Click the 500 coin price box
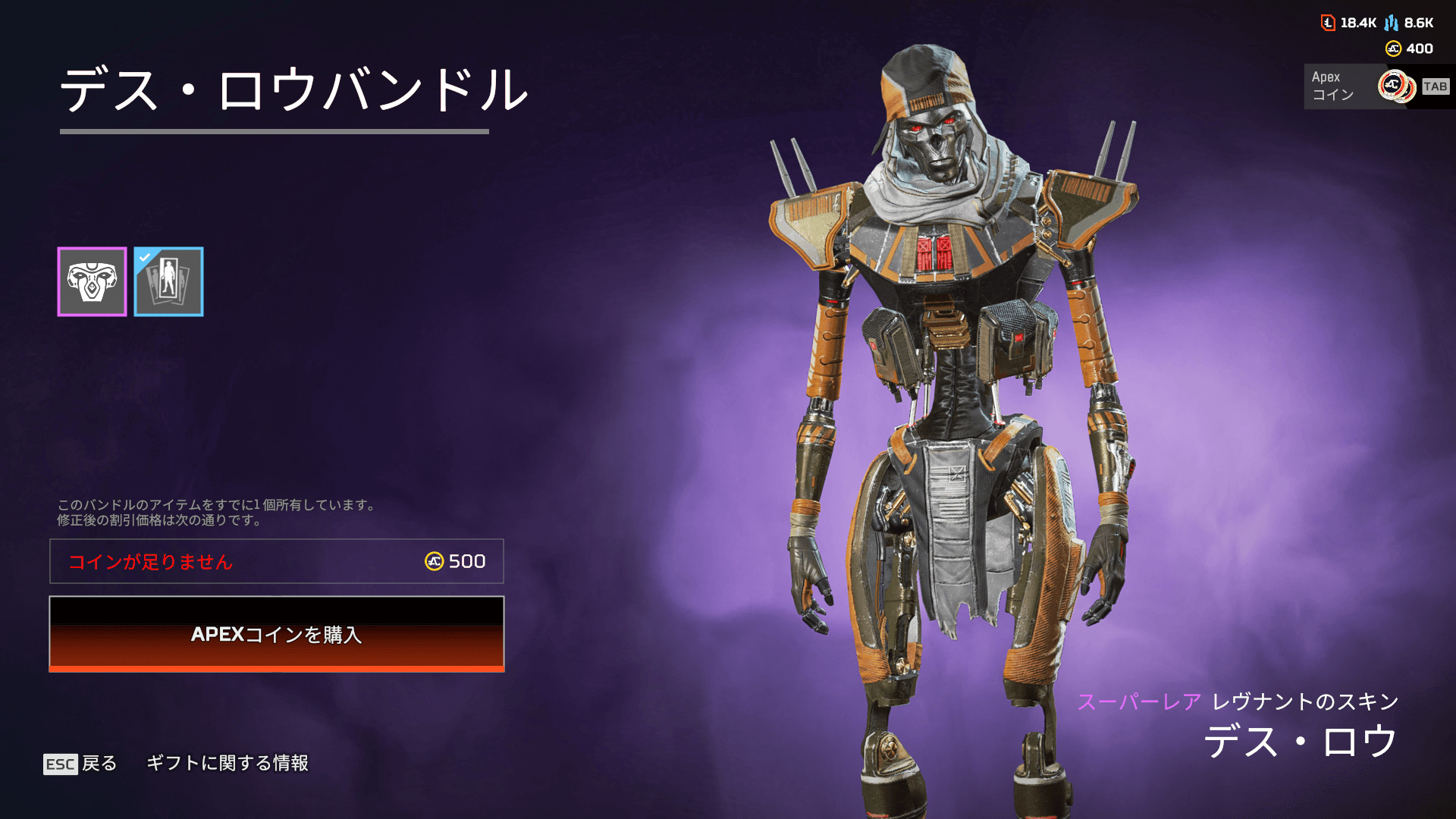 [x=277, y=561]
